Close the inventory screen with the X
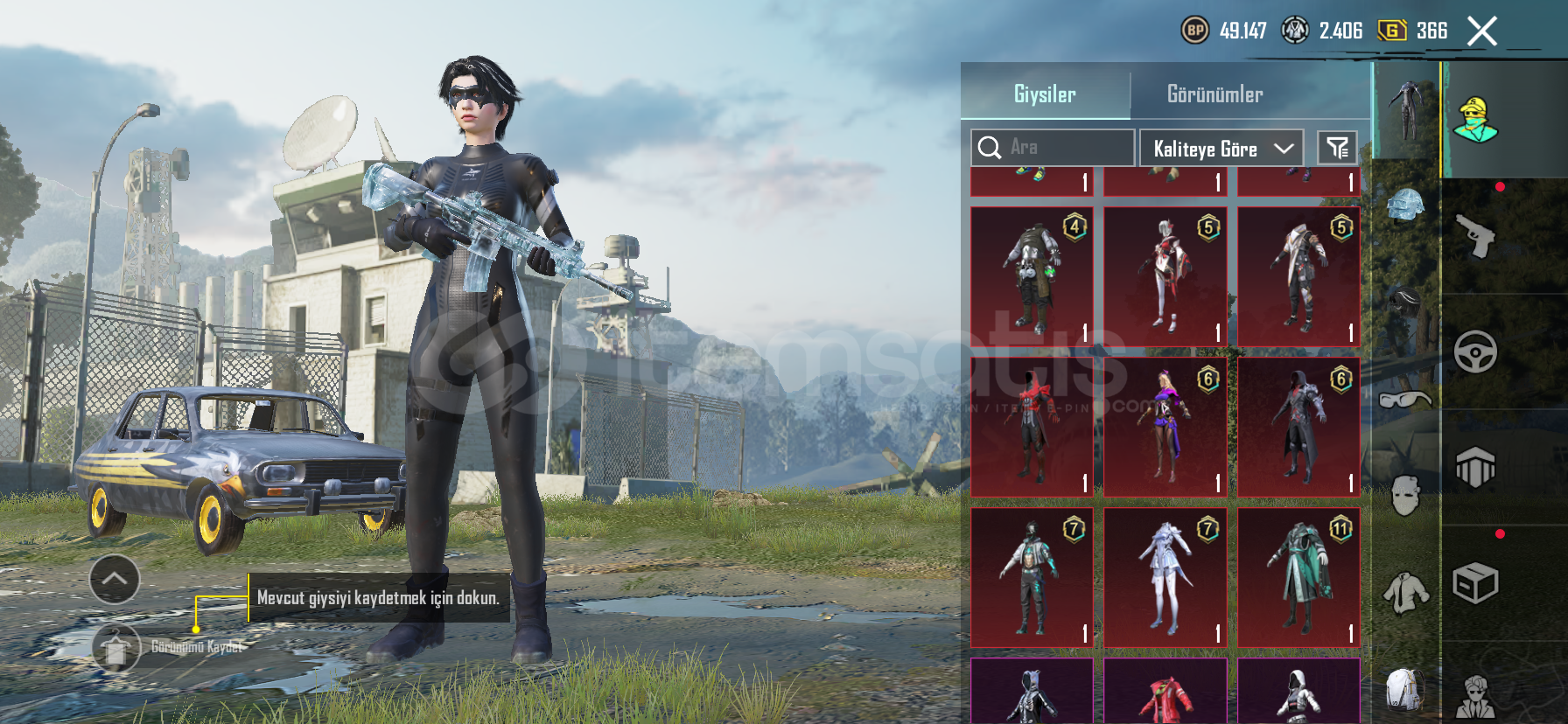 (1481, 32)
